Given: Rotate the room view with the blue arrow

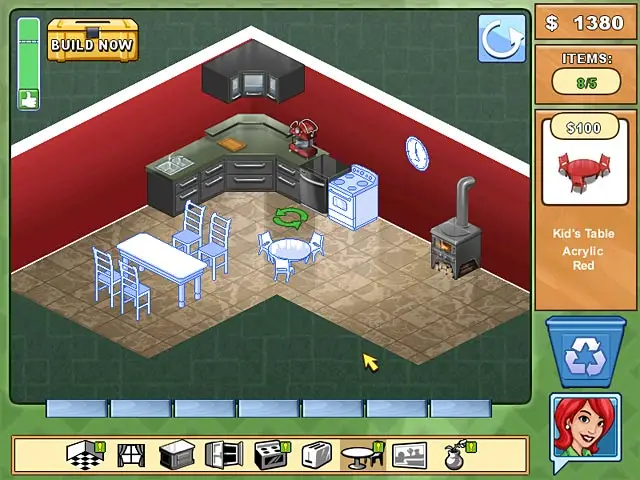Looking at the screenshot, I should pyautogui.click(x=501, y=39).
